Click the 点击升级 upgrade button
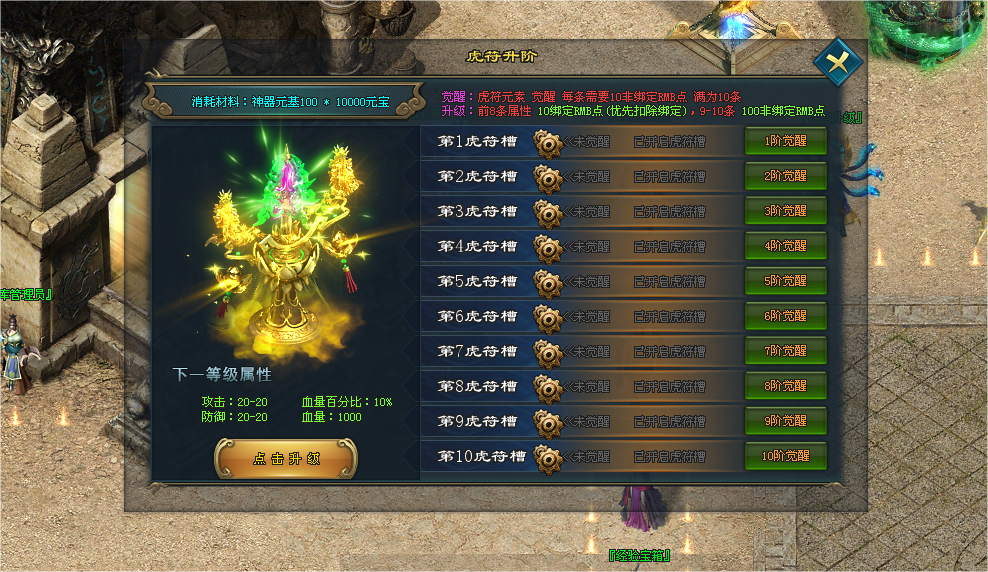 click(x=286, y=459)
